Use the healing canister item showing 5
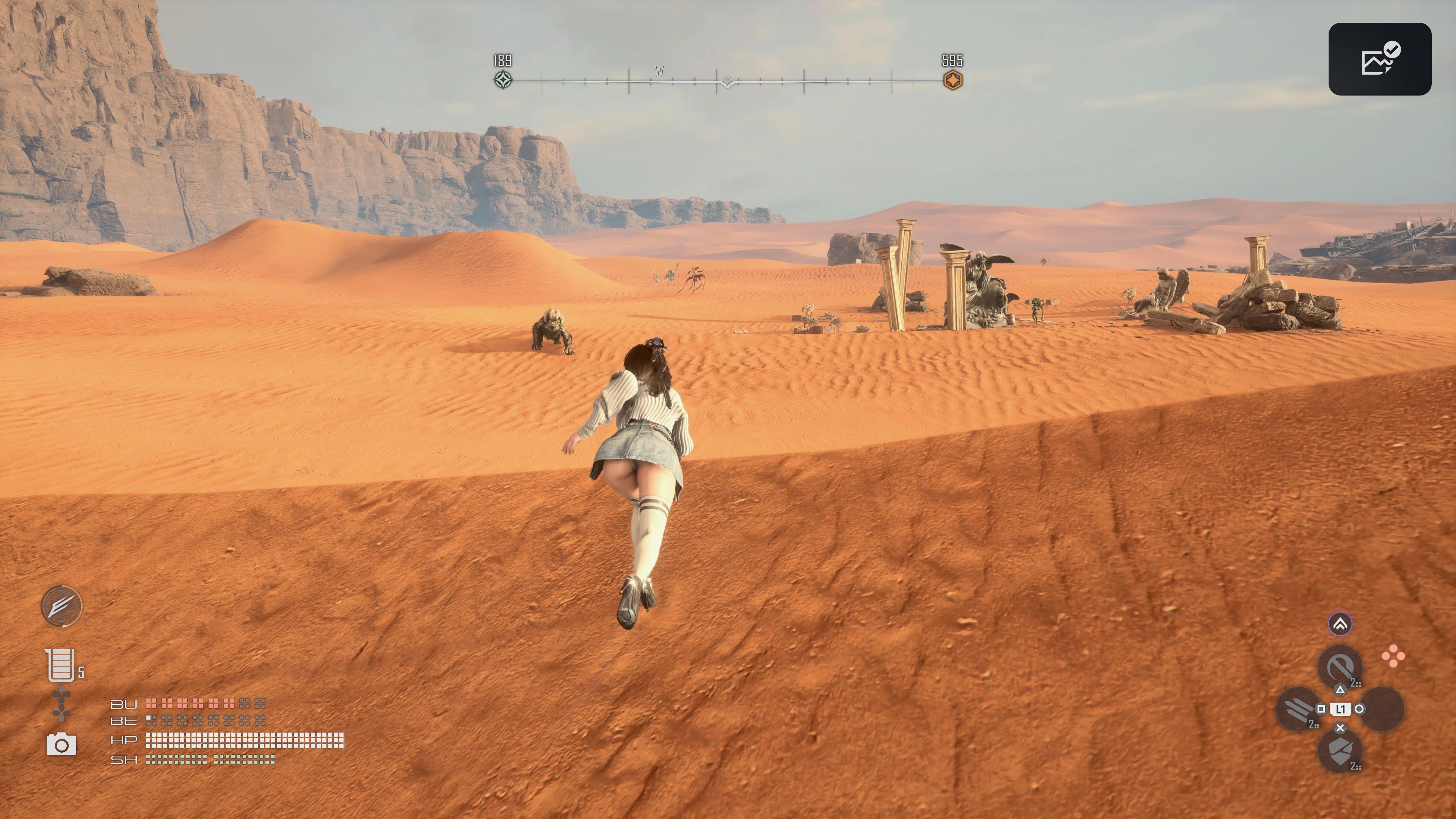 60,665
